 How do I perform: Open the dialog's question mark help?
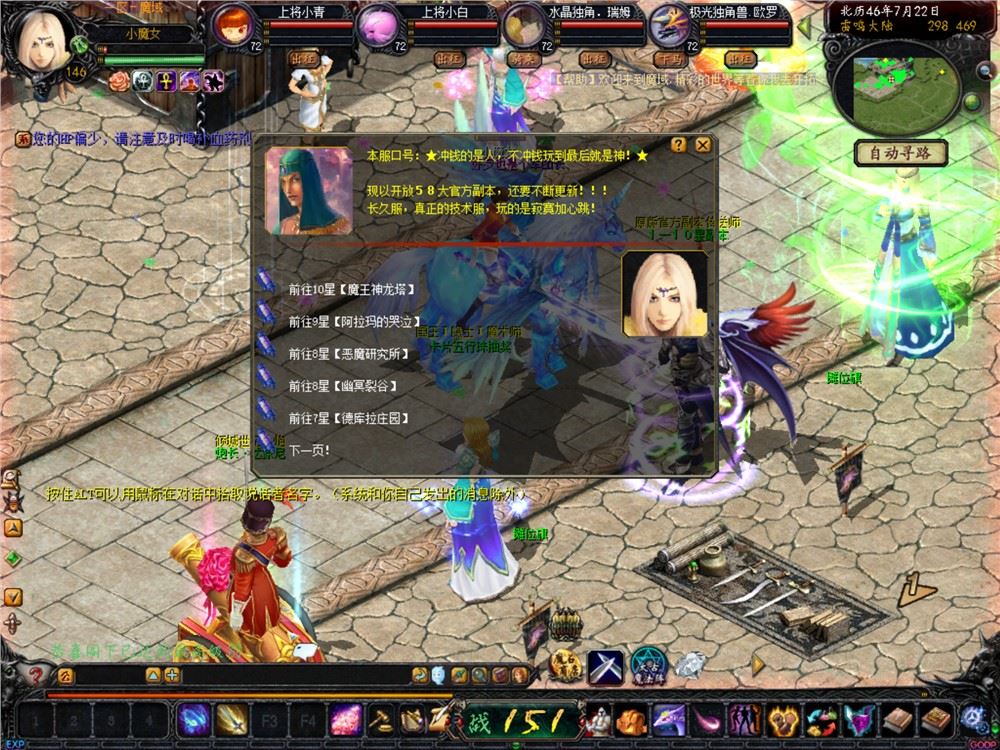click(x=679, y=145)
